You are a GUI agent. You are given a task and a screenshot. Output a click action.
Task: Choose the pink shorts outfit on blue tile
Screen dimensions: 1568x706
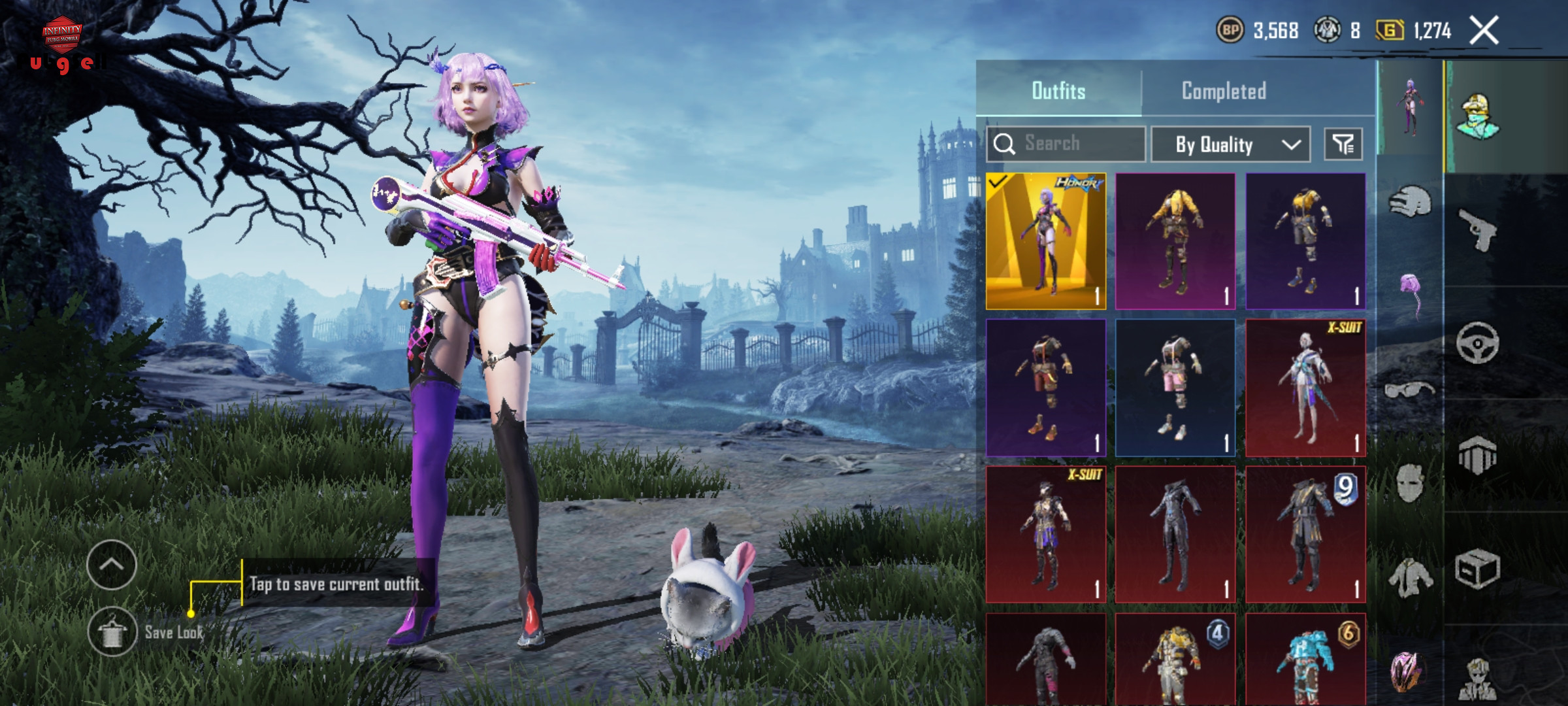pos(1175,388)
